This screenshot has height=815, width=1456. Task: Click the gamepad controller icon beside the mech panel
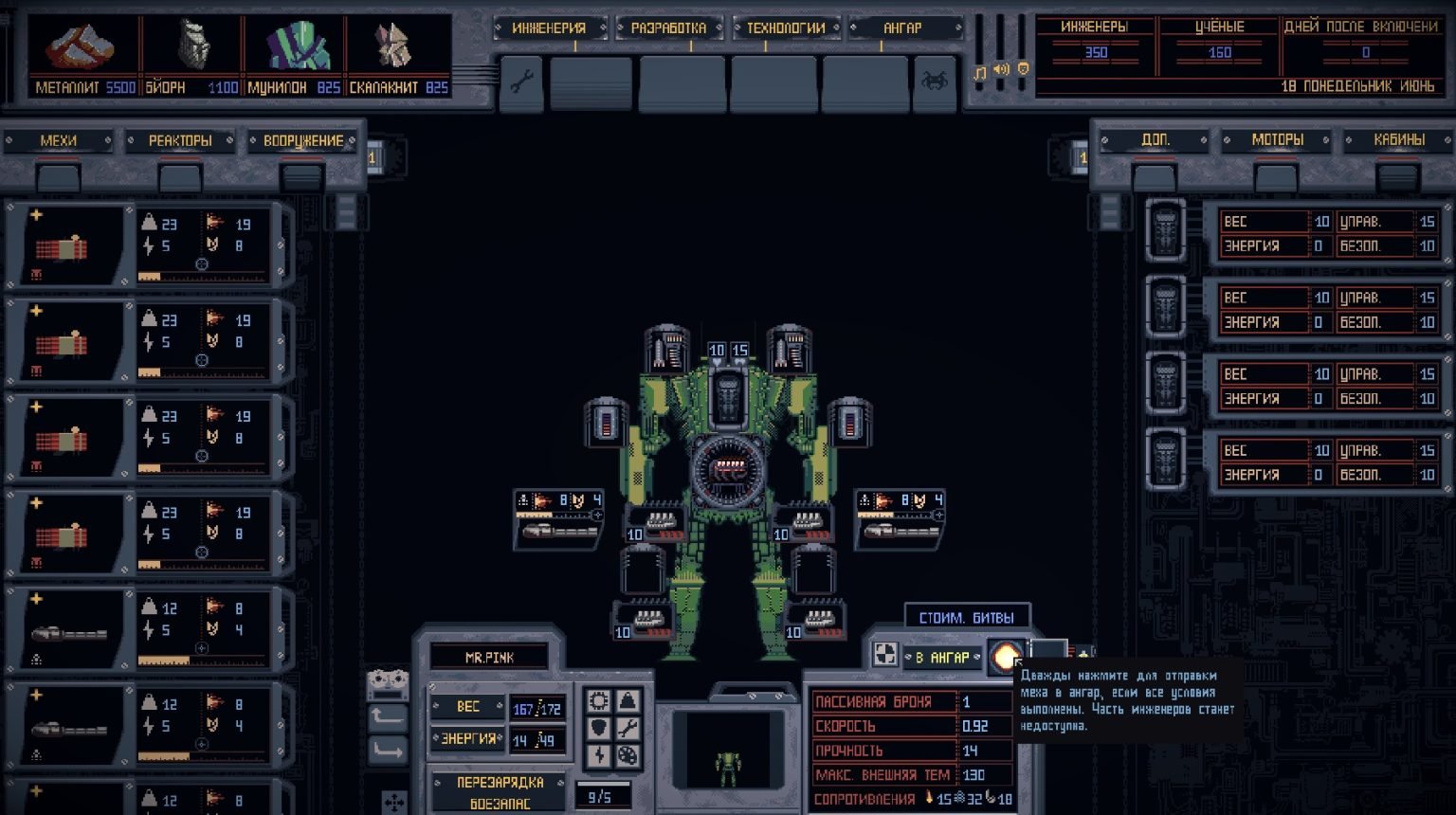[388, 684]
